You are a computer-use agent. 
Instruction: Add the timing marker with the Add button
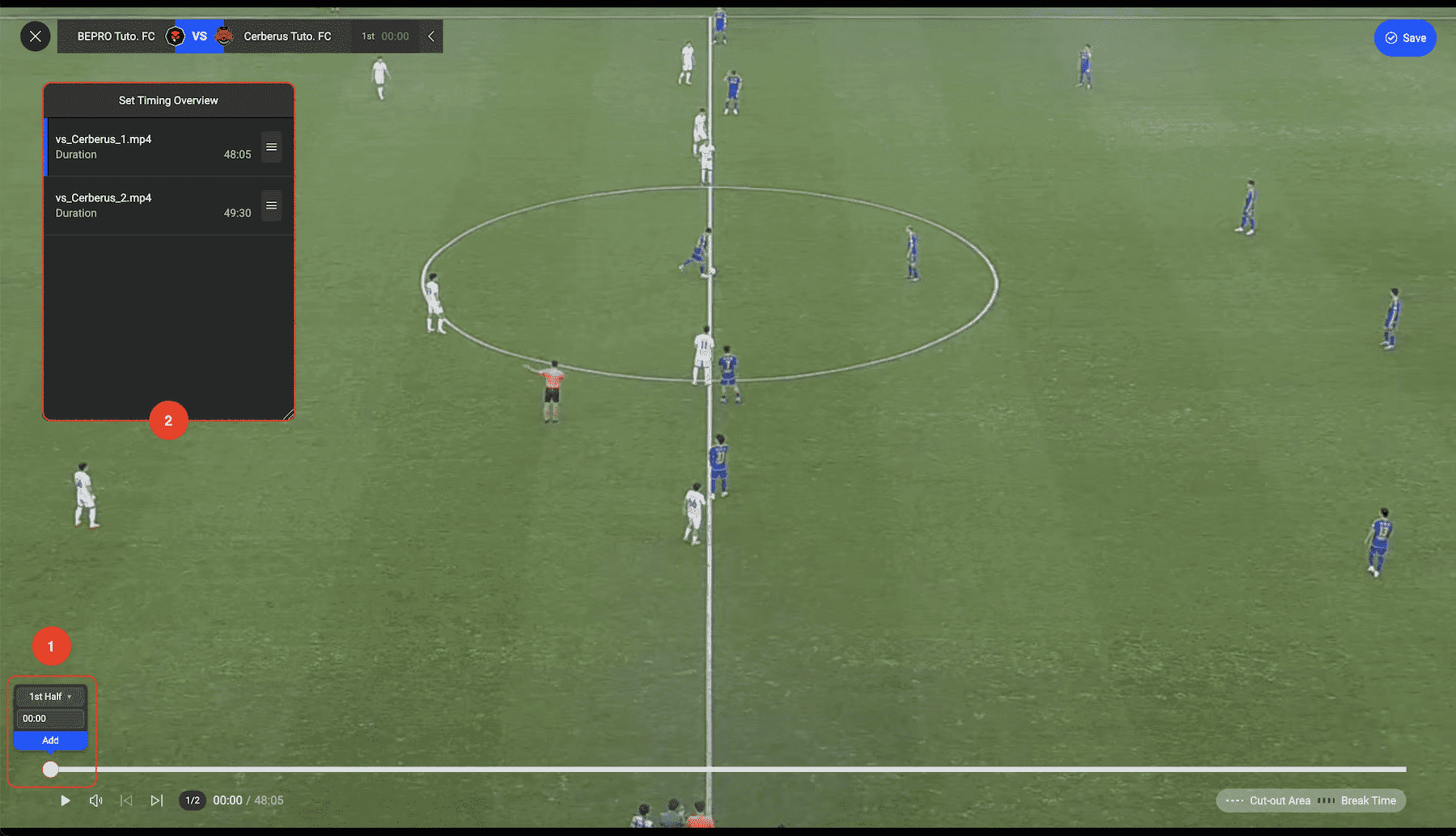(x=50, y=741)
